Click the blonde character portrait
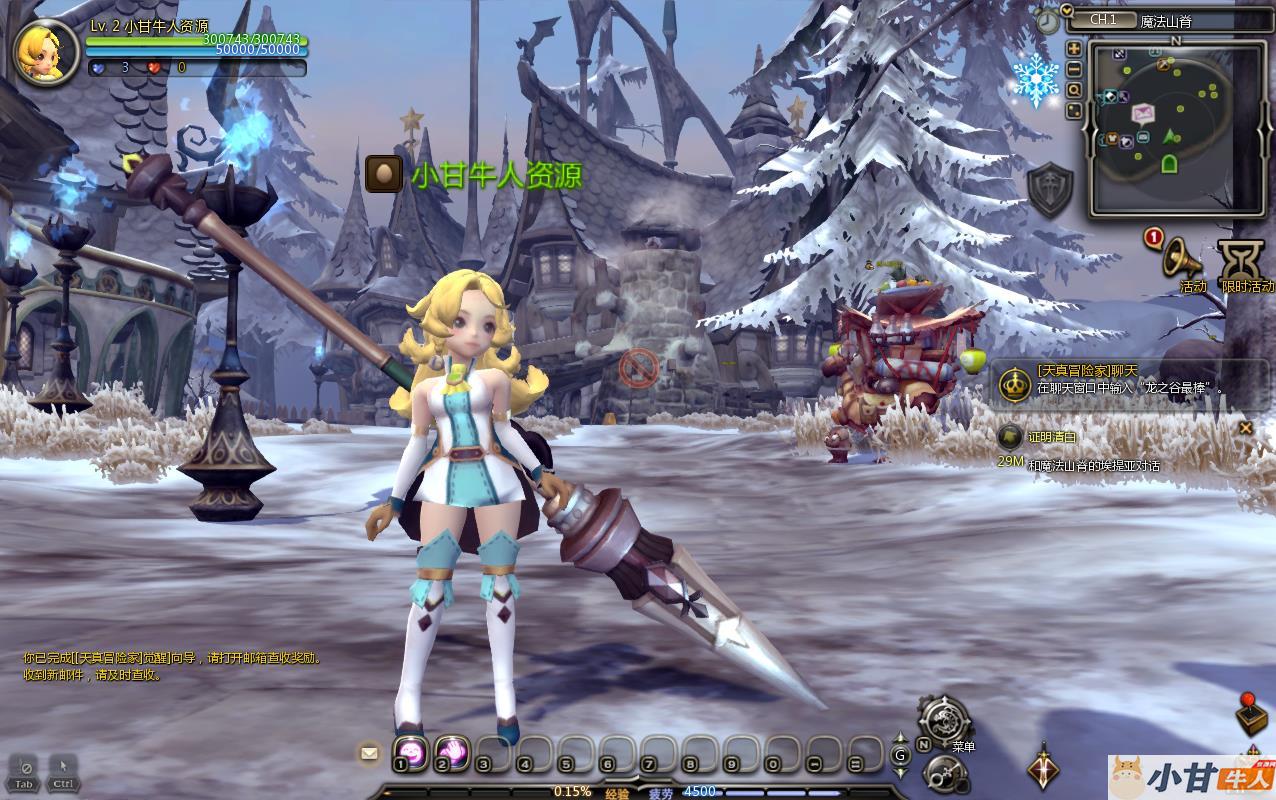Image resolution: width=1276 pixels, height=800 pixels. coord(47,52)
